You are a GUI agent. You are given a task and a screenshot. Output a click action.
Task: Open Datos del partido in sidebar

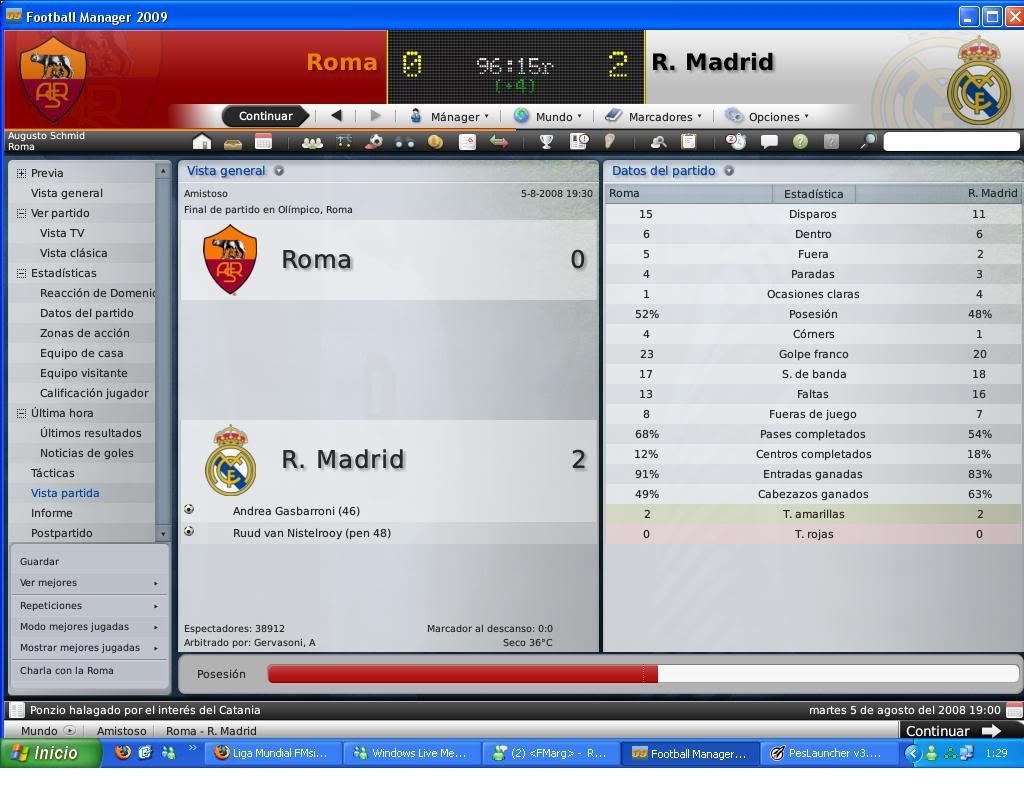(86, 313)
